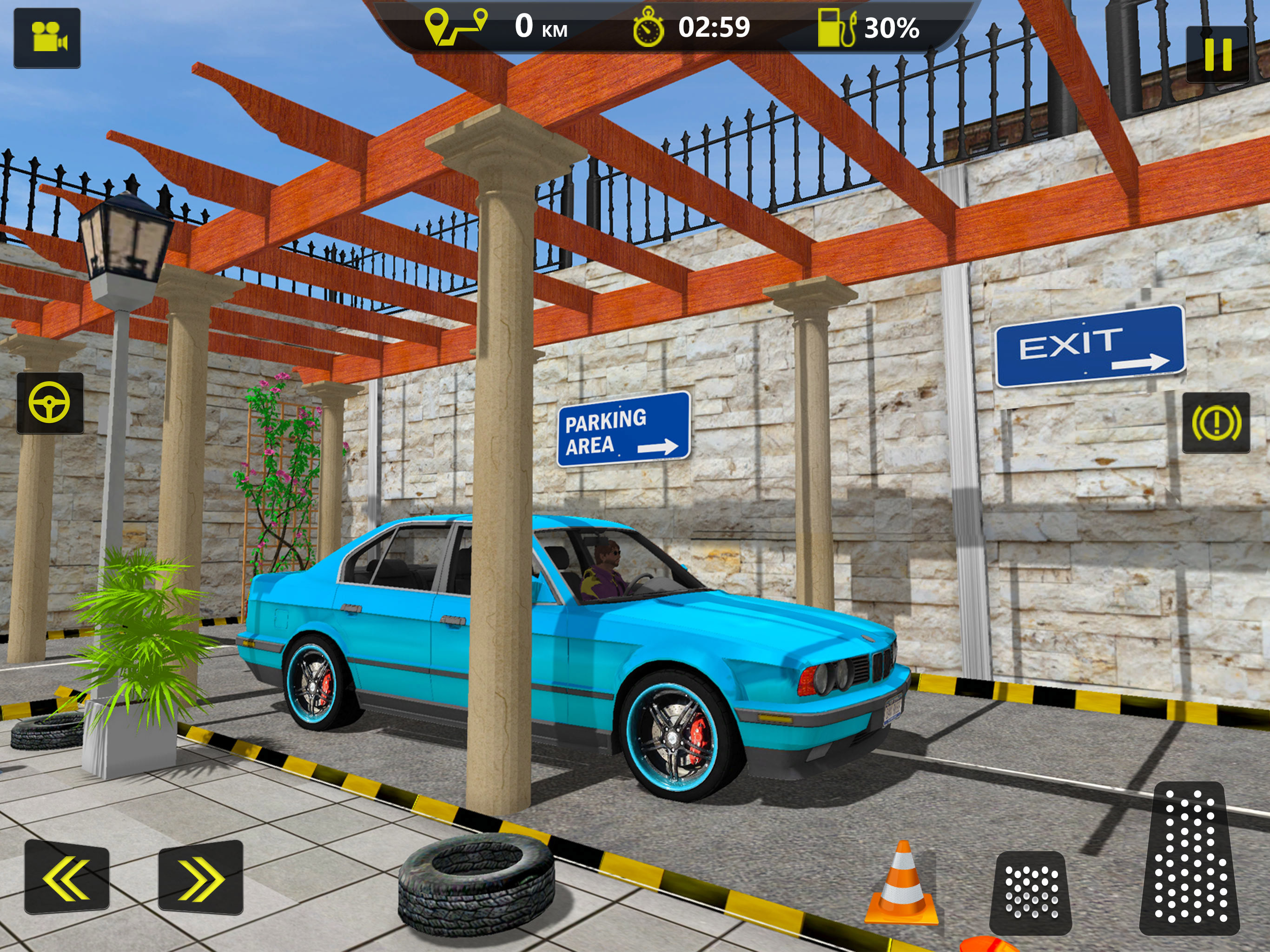This screenshot has height=952, width=1270.
Task: Switch the camera view with the camera icon
Action: click(47, 38)
